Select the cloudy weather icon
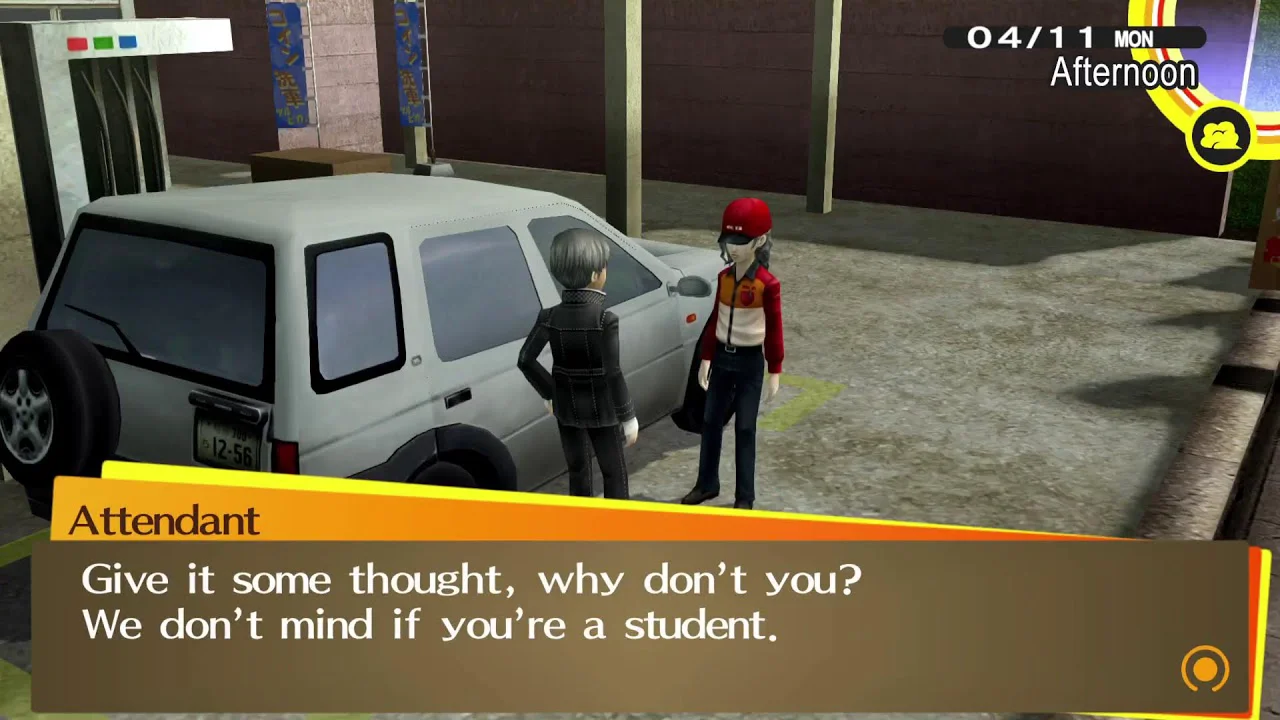The height and width of the screenshot is (720, 1280). pos(1220,137)
